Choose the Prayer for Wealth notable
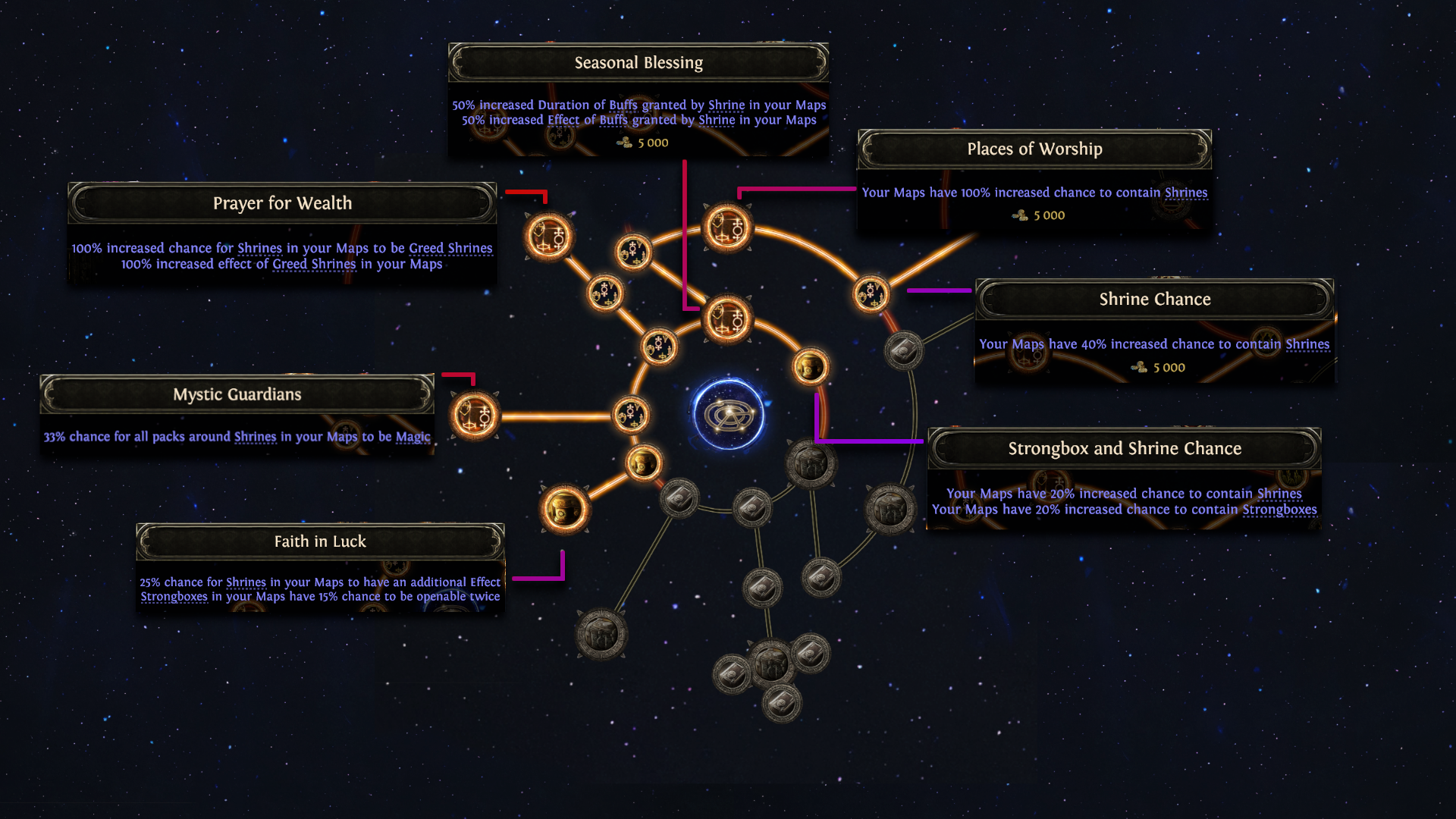This screenshot has width=1456, height=819. coord(548,237)
